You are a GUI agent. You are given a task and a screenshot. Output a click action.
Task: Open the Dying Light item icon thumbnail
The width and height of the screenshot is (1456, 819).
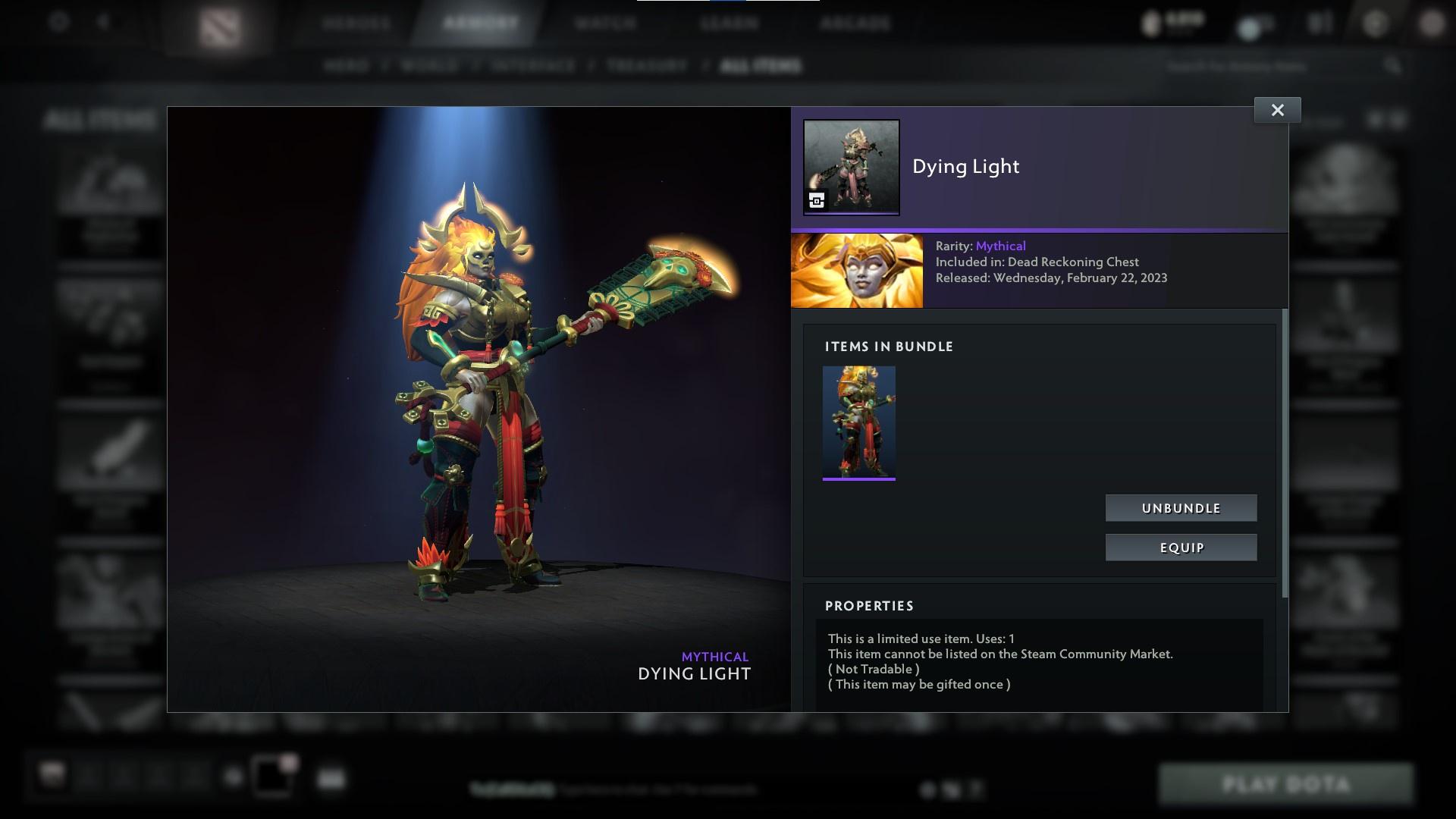(x=851, y=168)
